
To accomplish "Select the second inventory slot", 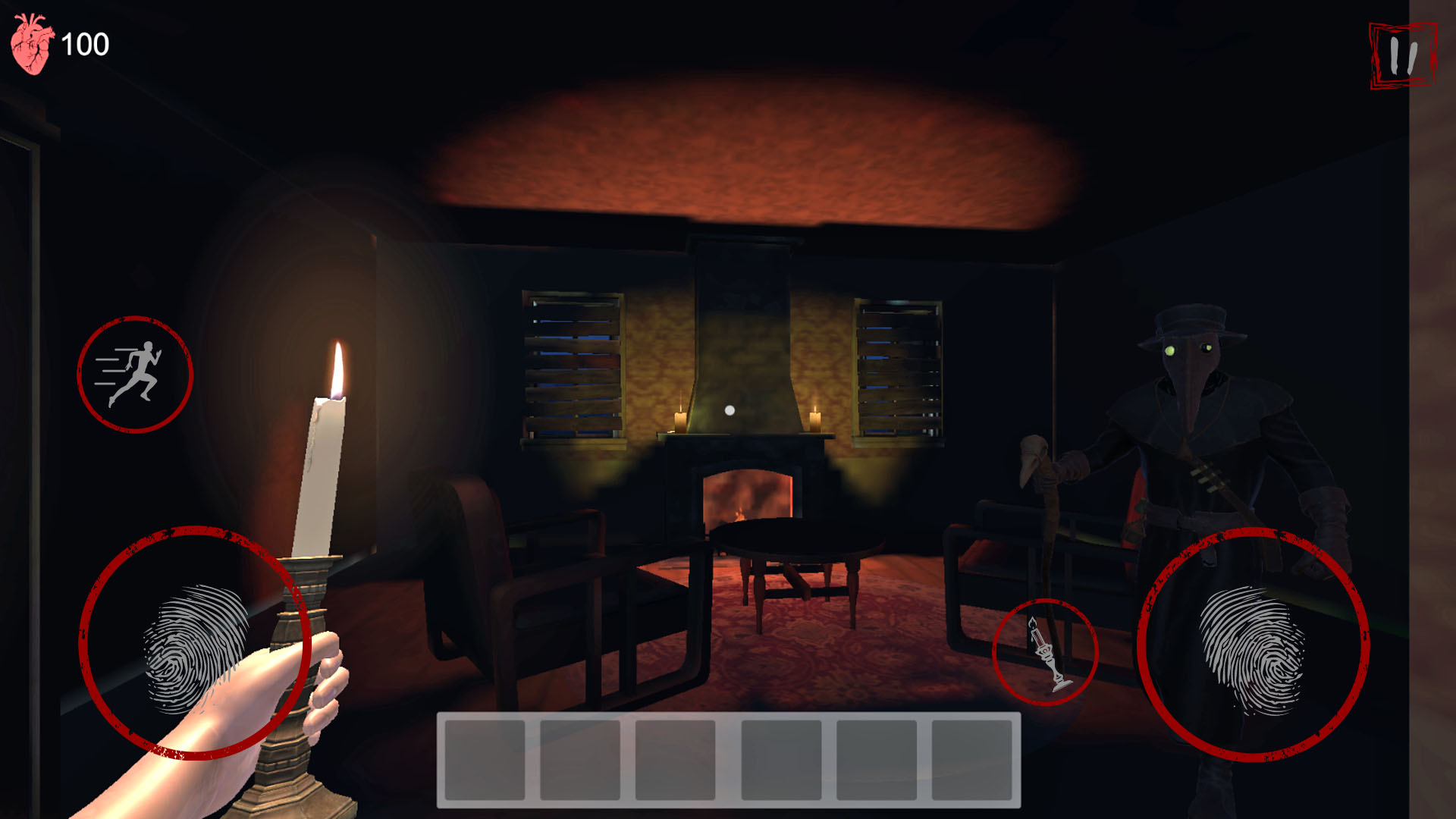I will pyautogui.click(x=579, y=761).
